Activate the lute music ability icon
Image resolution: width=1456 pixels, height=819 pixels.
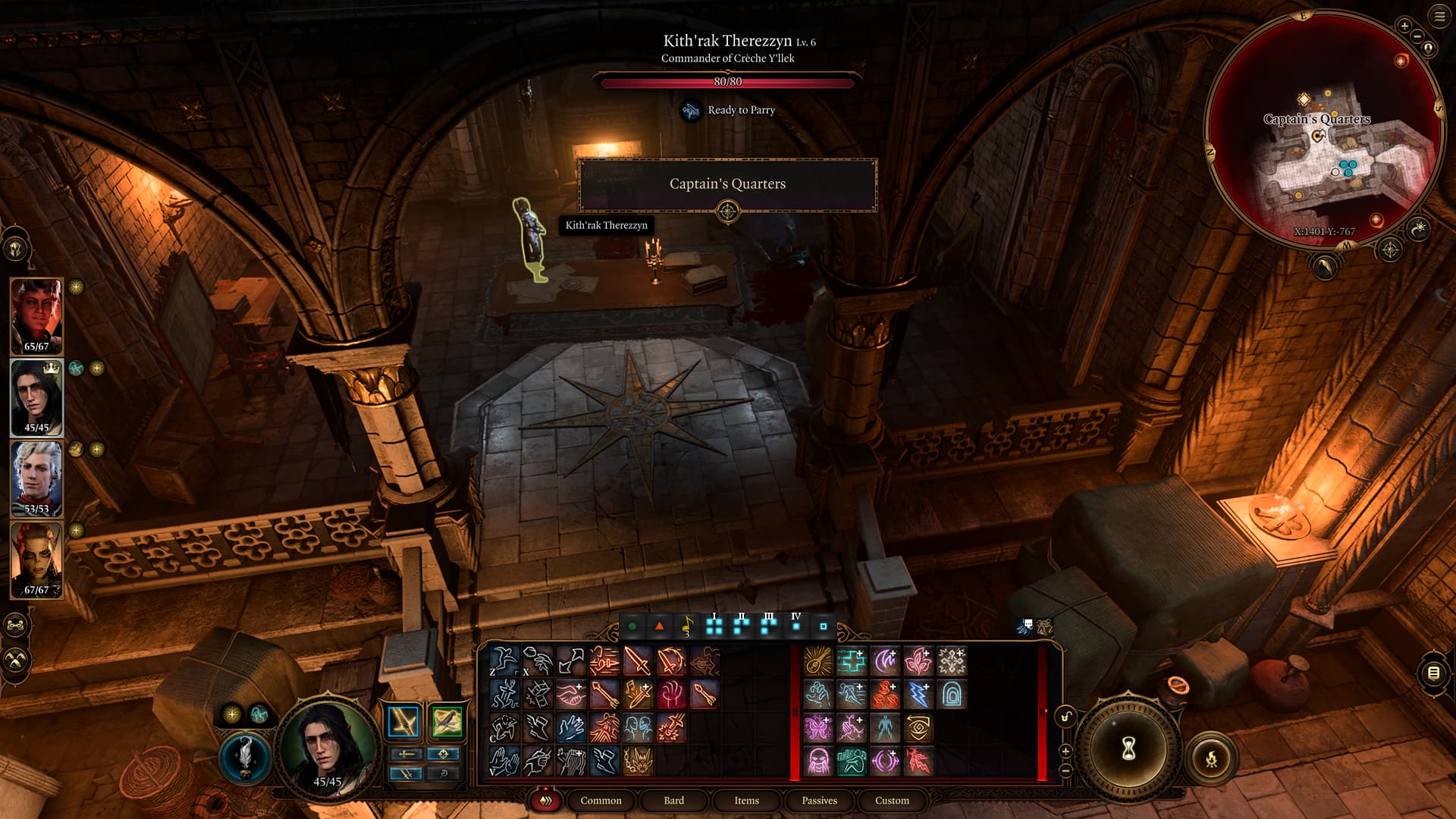point(818,661)
